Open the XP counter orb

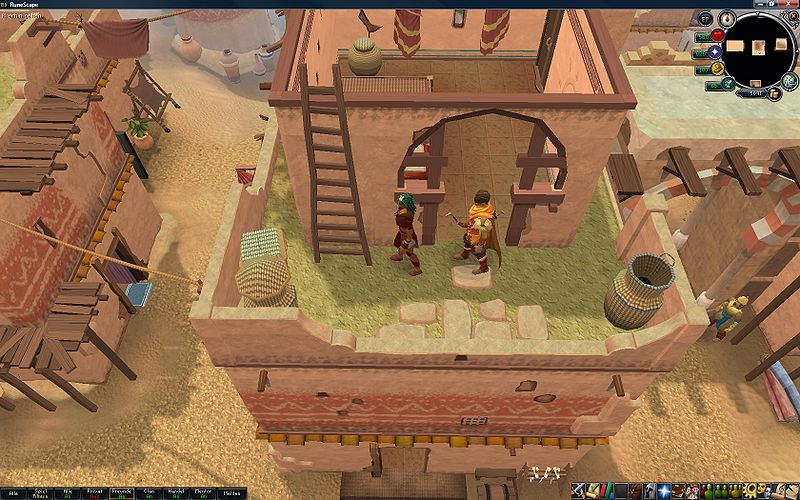705,19
